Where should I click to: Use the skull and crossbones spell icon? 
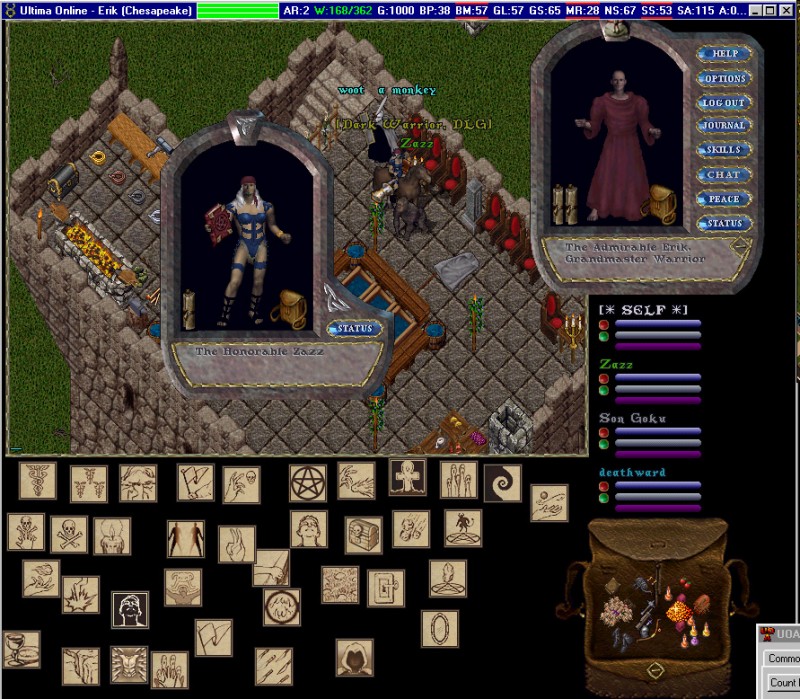coord(69,532)
